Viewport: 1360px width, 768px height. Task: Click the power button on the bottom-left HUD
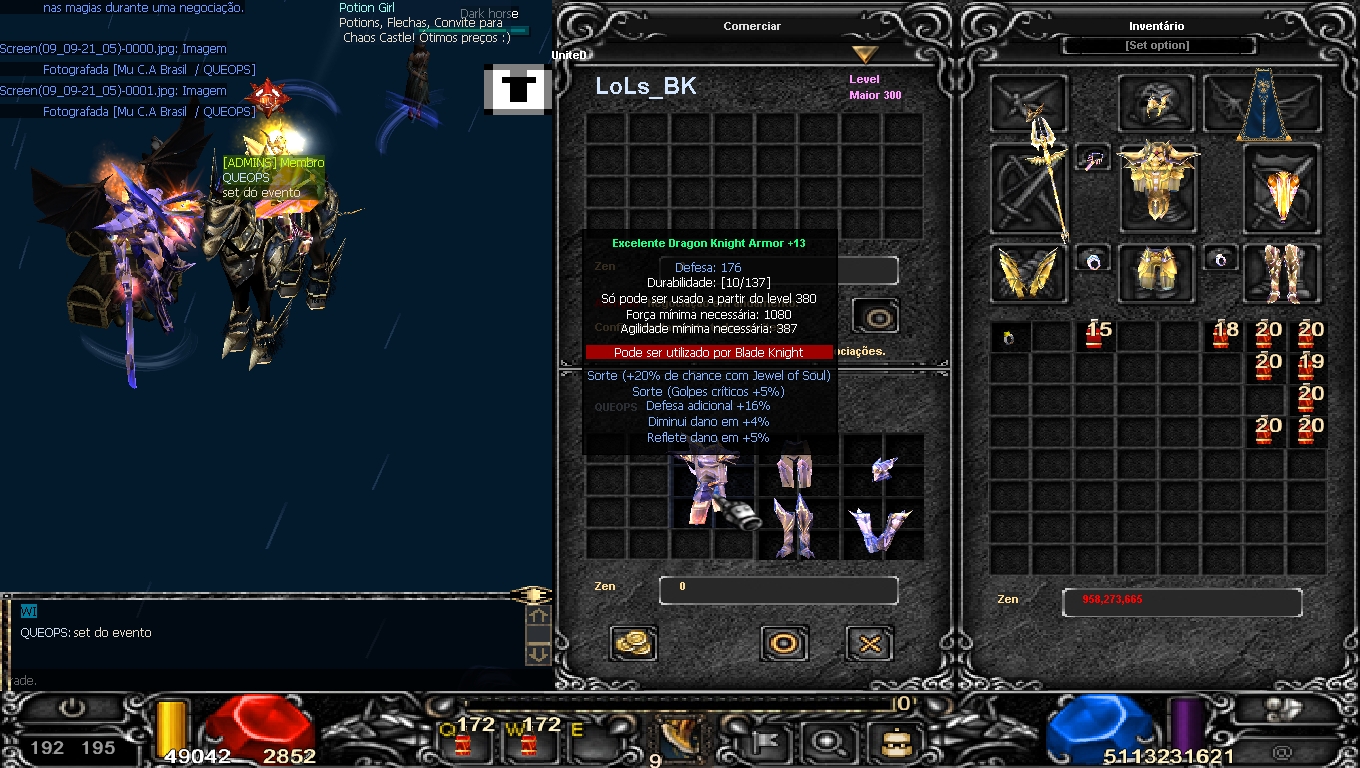click(x=72, y=709)
